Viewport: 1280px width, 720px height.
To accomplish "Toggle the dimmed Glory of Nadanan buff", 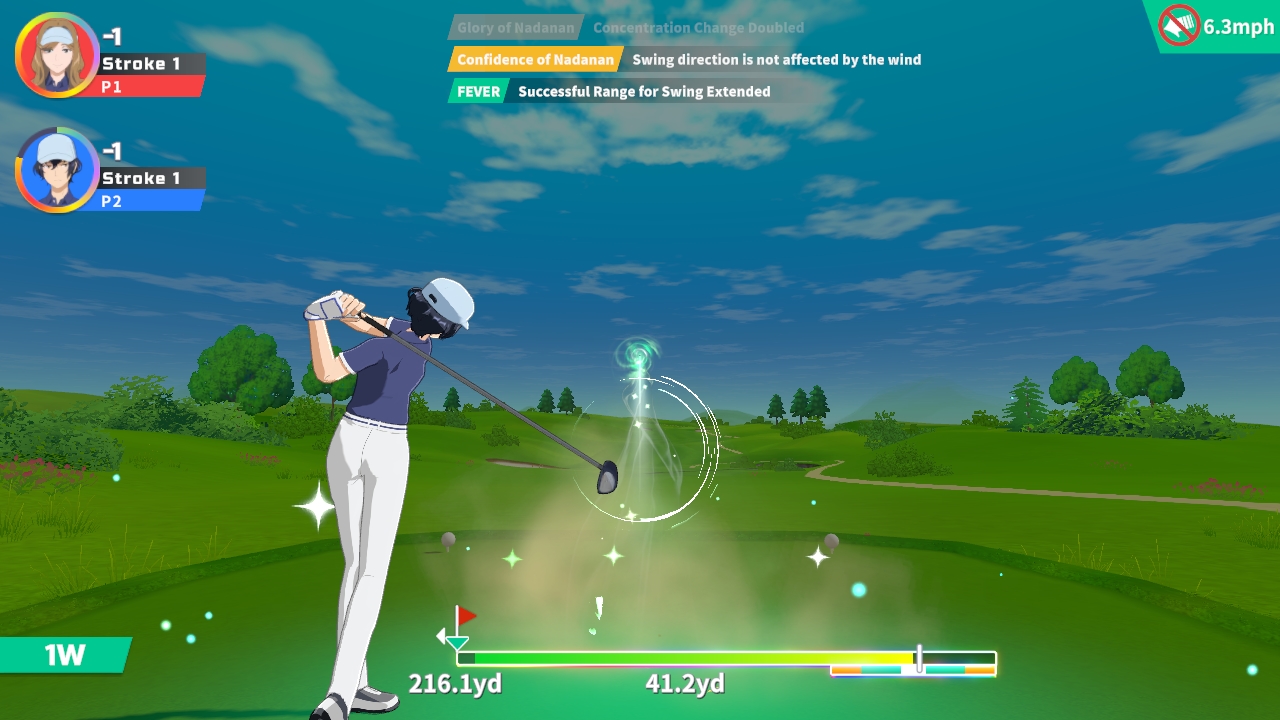I will click(x=518, y=27).
